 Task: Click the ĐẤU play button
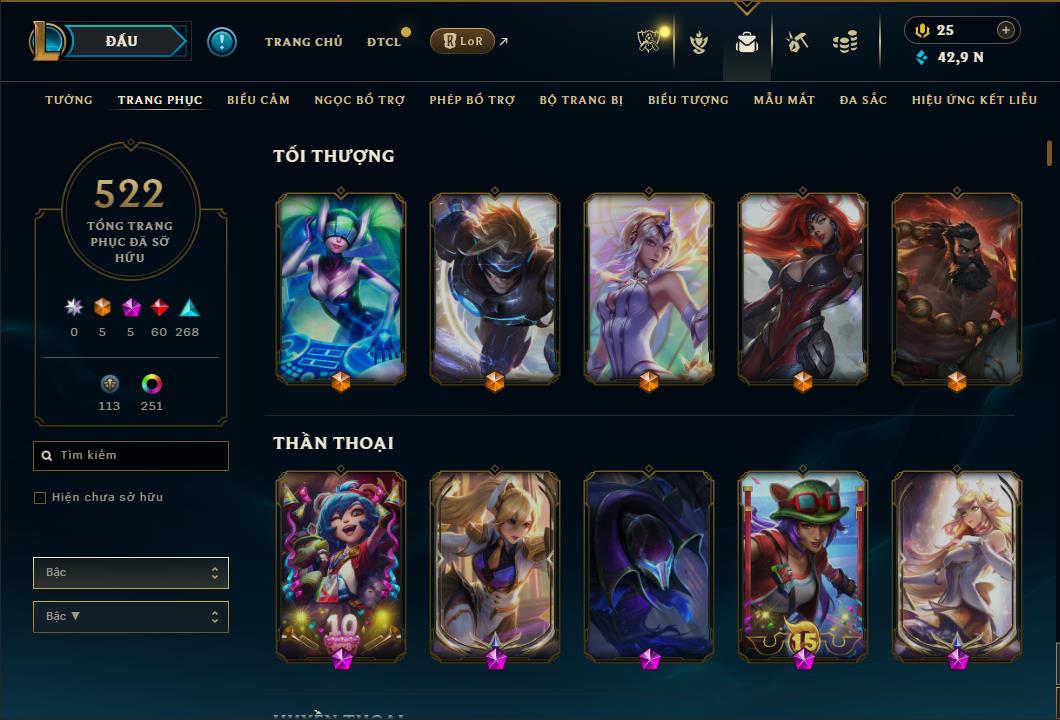point(122,41)
